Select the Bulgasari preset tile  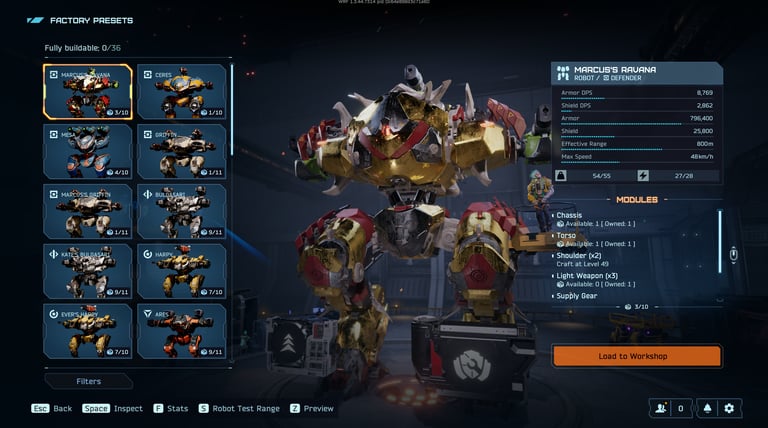(x=181, y=212)
